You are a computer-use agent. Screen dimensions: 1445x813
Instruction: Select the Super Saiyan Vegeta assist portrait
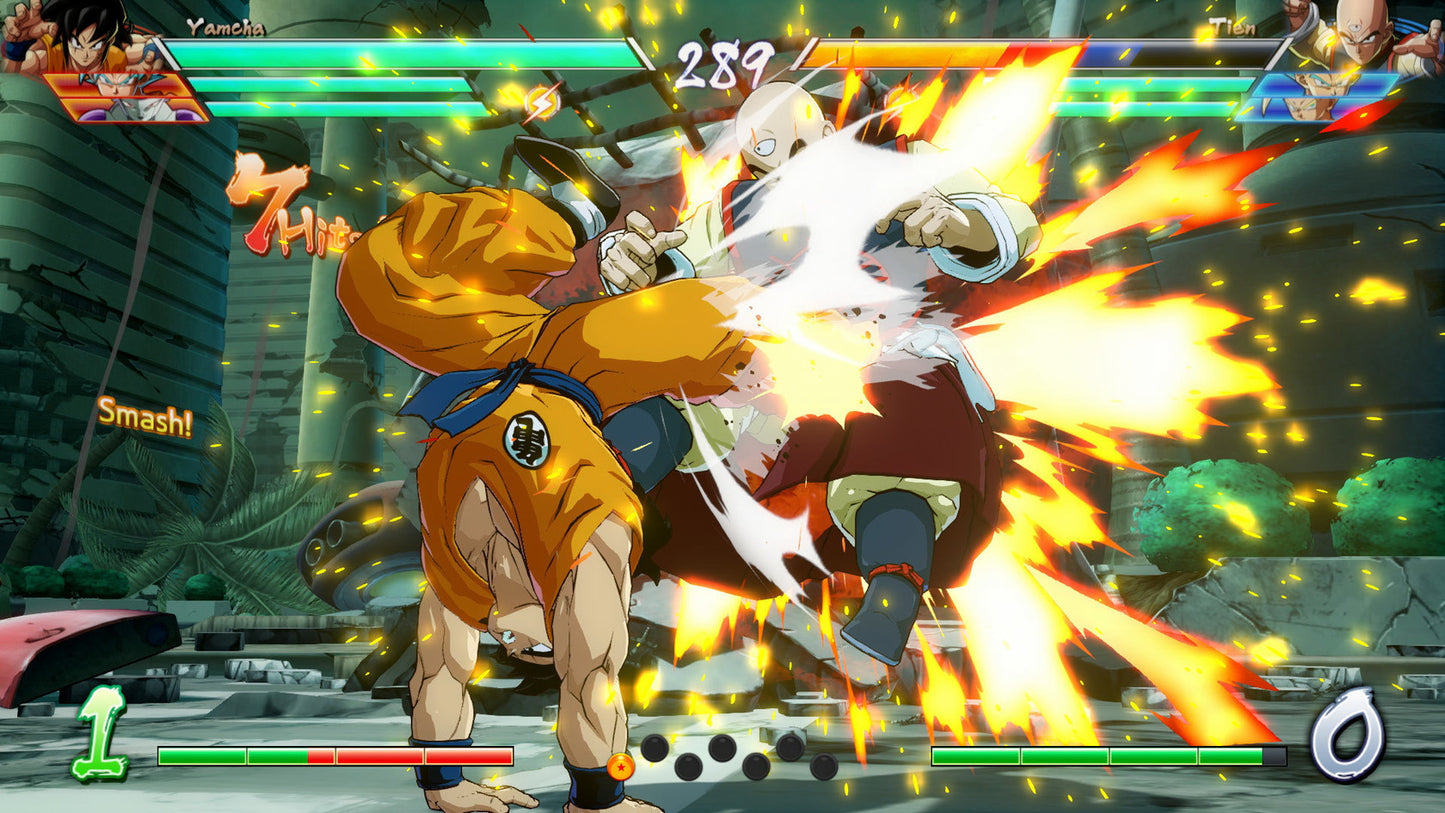click(x=1322, y=83)
